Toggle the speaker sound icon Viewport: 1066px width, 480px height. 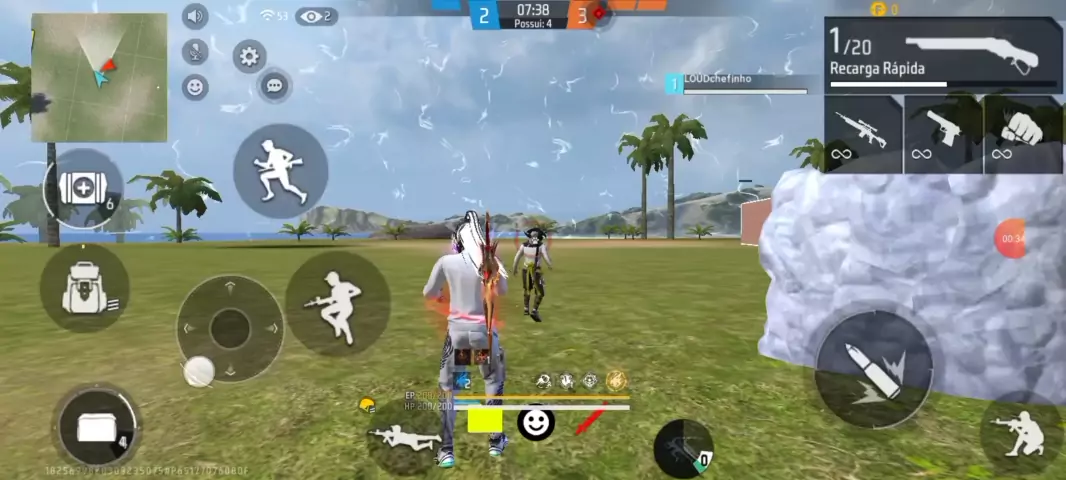tap(194, 16)
